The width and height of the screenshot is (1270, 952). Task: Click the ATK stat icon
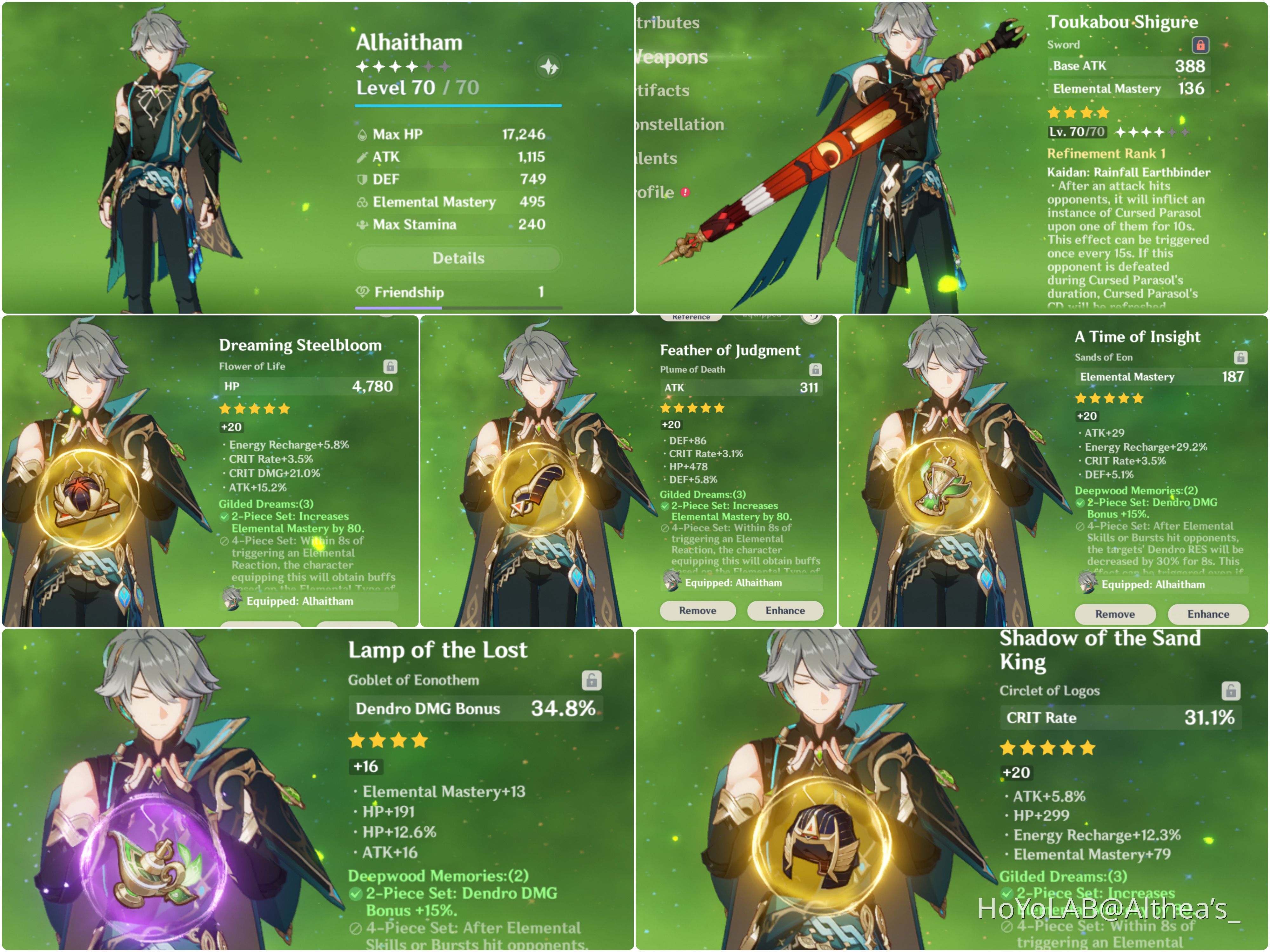pos(362,157)
